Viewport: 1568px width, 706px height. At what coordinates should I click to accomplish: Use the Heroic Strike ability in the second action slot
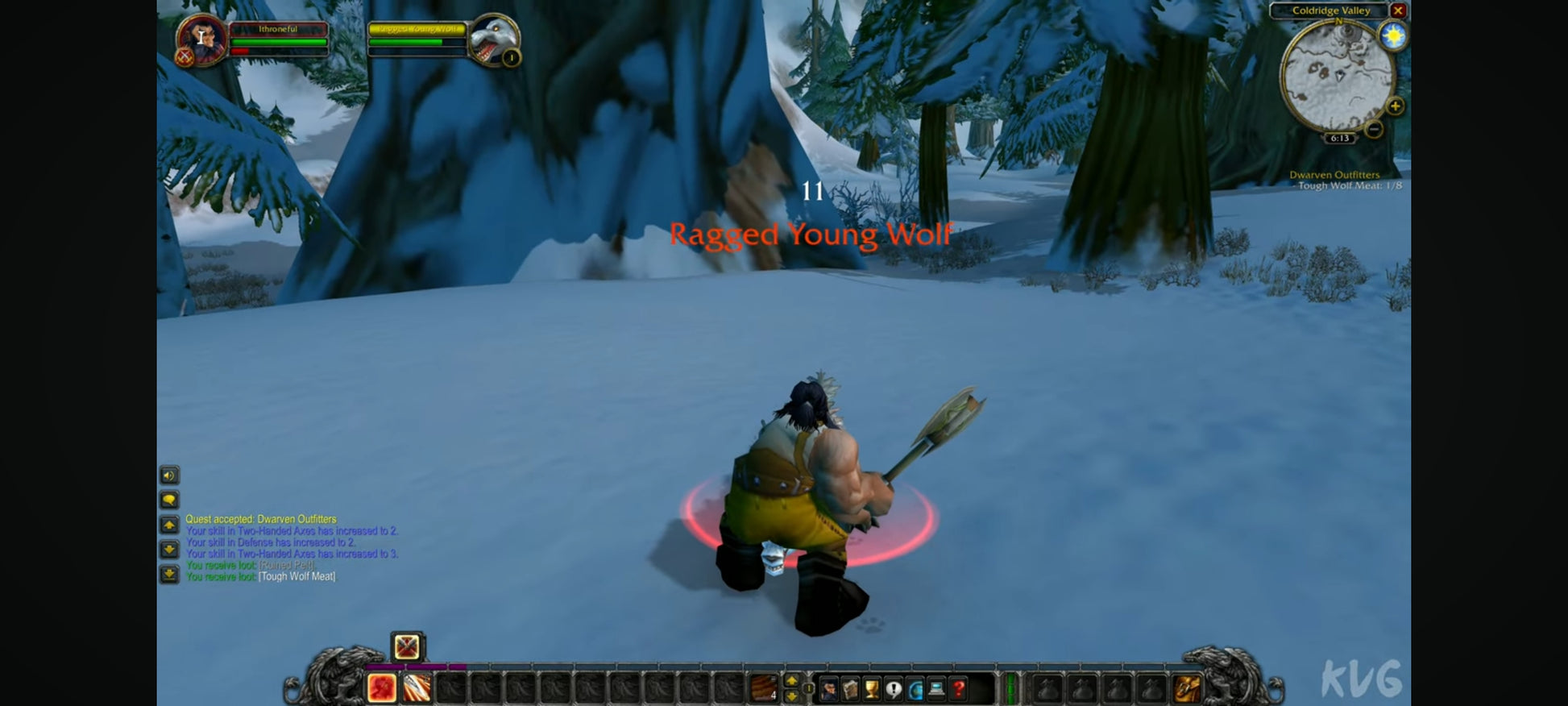click(x=417, y=687)
